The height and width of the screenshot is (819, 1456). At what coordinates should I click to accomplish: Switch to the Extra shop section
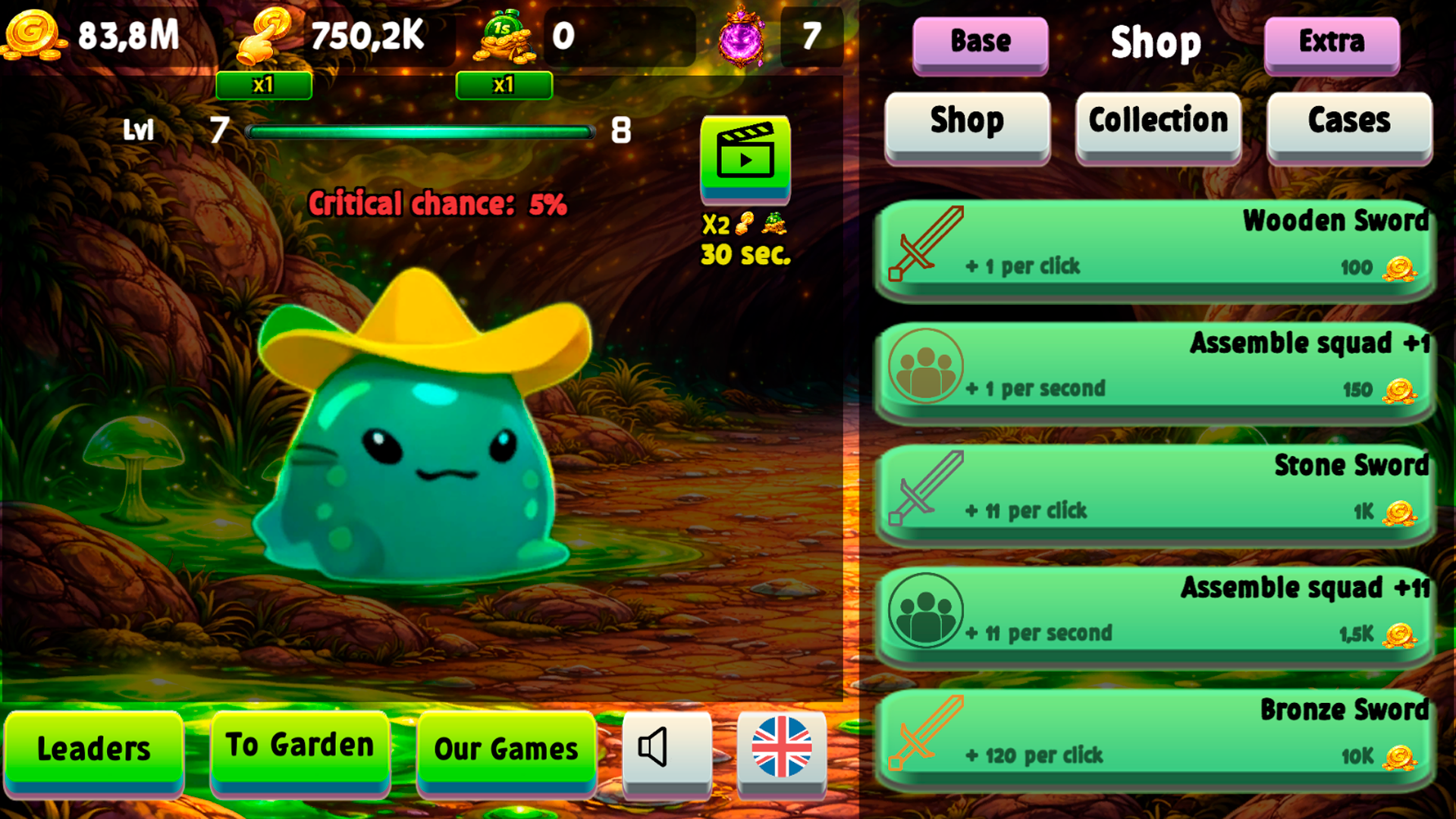1332,42
